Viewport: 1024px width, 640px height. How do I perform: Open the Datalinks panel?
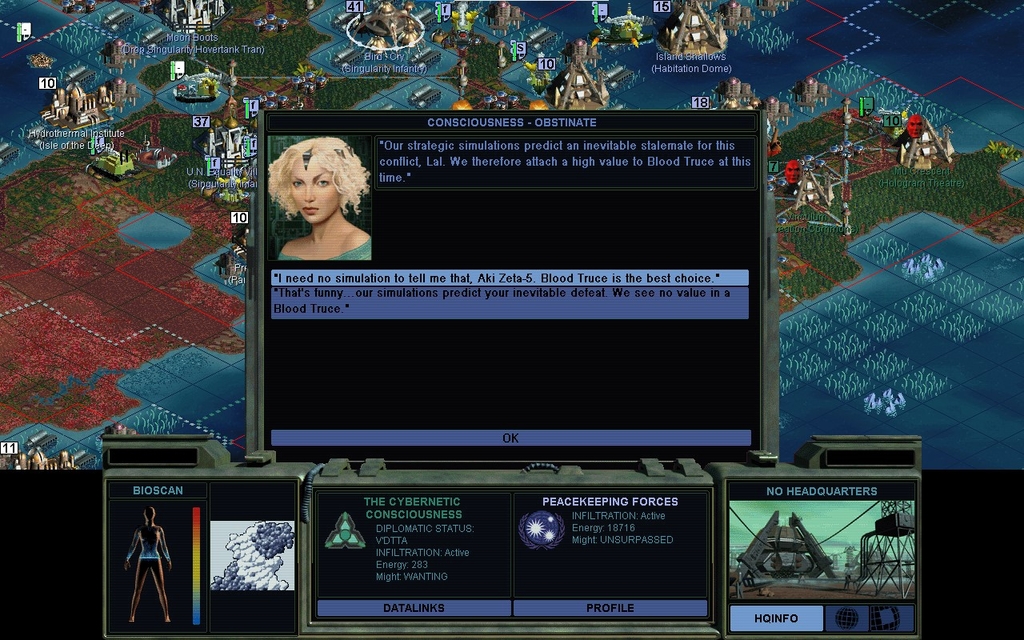413,608
